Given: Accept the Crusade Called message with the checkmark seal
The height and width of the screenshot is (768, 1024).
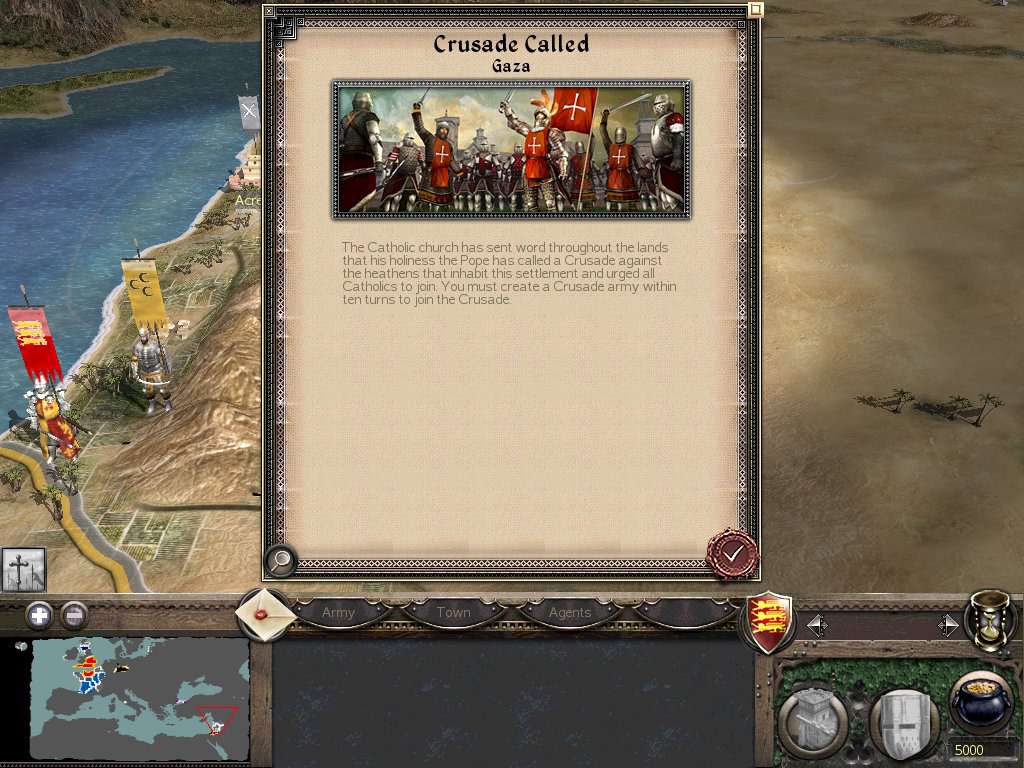Looking at the screenshot, I should click(732, 553).
